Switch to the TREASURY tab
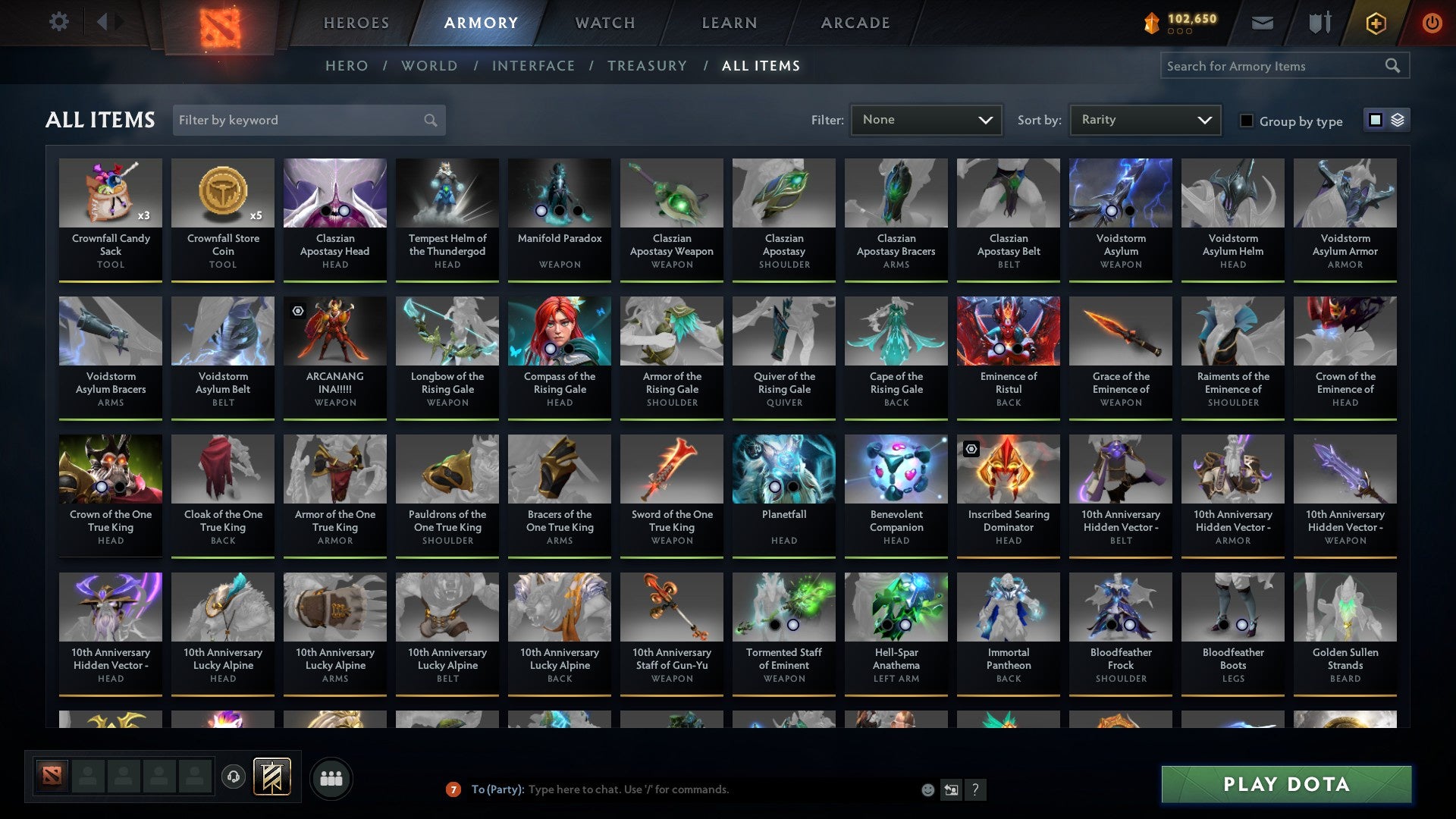This screenshot has height=819, width=1456. tap(647, 66)
